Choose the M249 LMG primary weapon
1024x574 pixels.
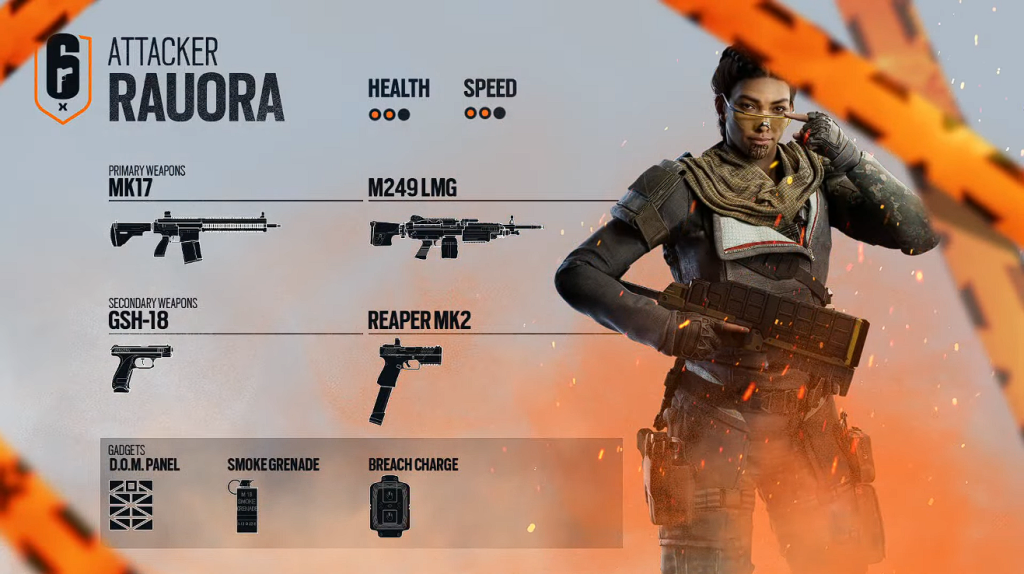454,236
